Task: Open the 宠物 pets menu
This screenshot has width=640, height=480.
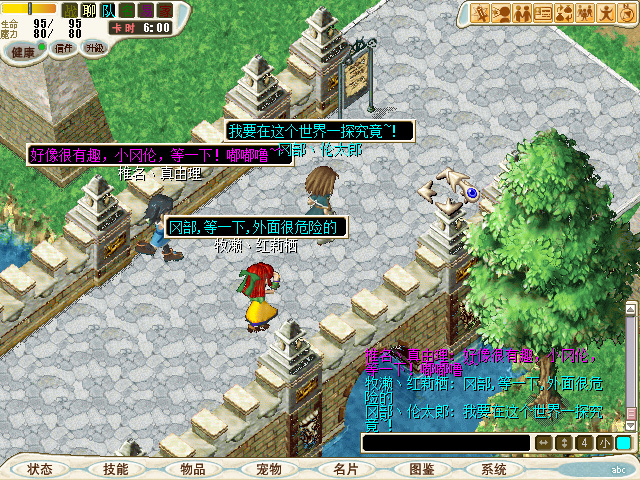Action: (x=268, y=468)
